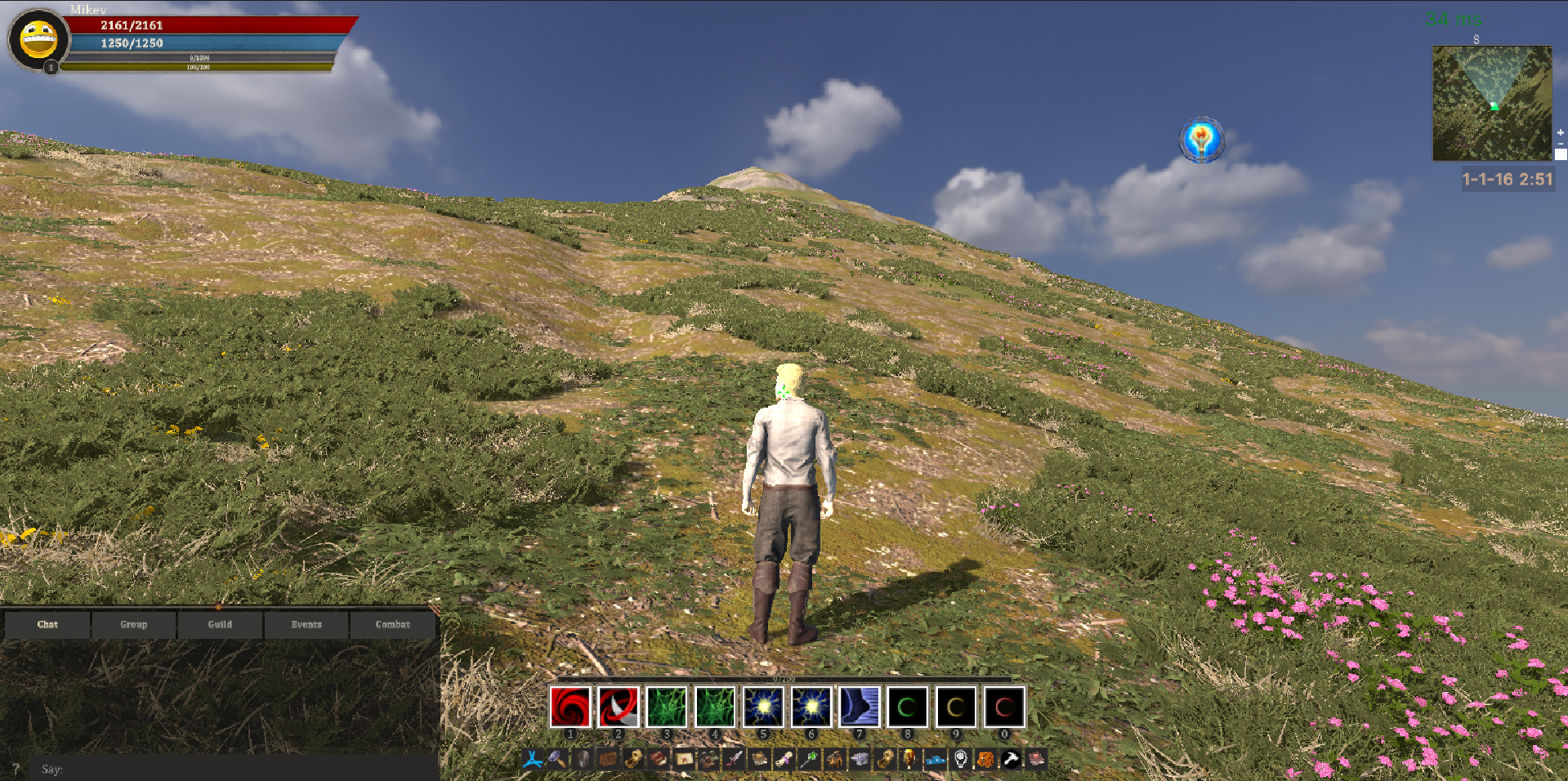Switch to the Combat log tab

pyautogui.click(x=393, y=624)
